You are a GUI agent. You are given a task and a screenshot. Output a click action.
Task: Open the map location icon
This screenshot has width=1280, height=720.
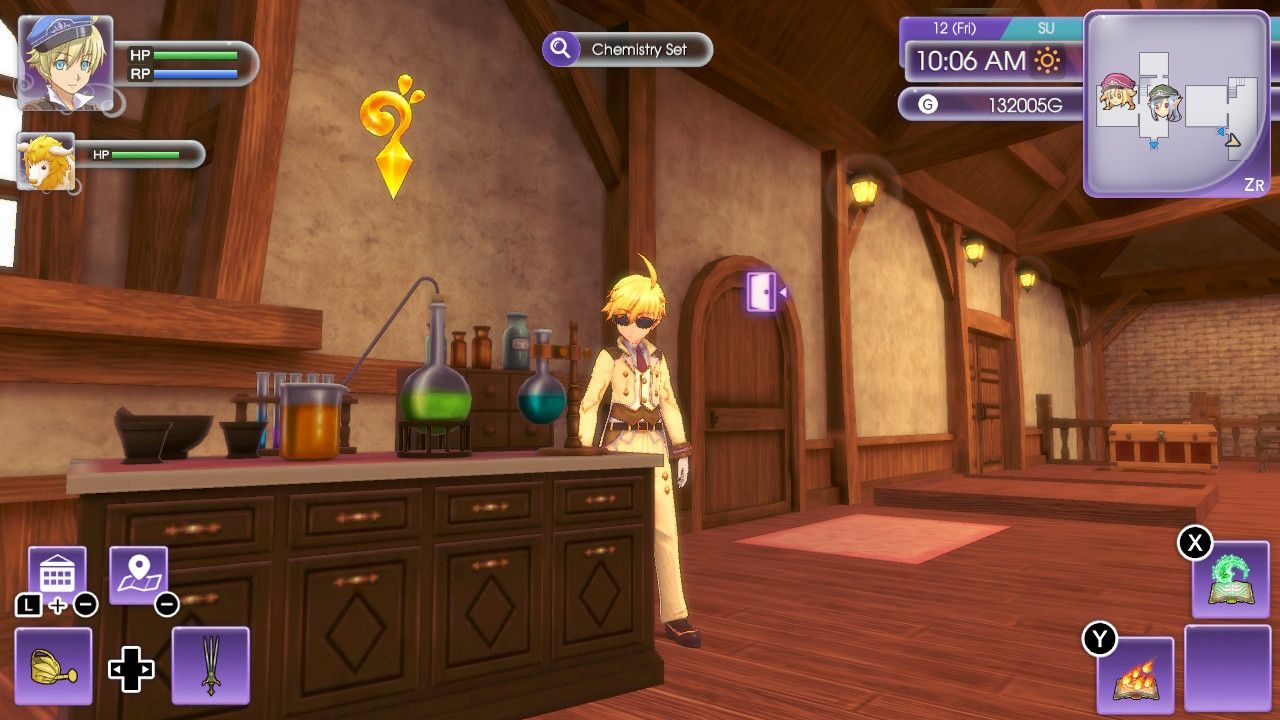(141, 570)
